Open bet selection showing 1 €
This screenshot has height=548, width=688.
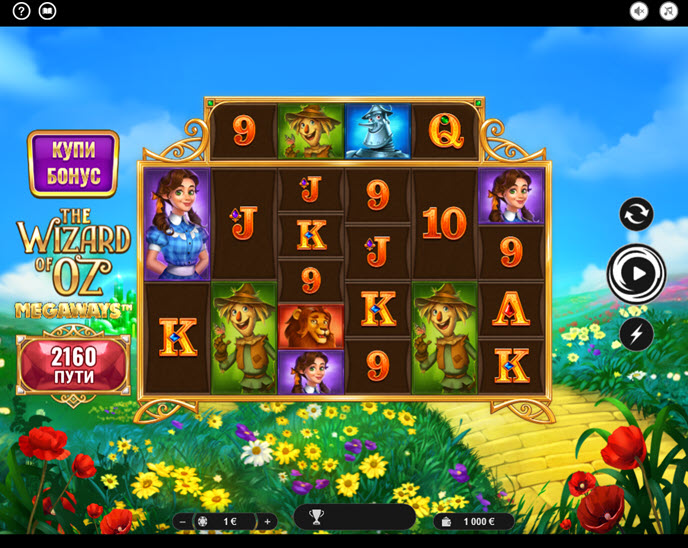tap(225, 521)
